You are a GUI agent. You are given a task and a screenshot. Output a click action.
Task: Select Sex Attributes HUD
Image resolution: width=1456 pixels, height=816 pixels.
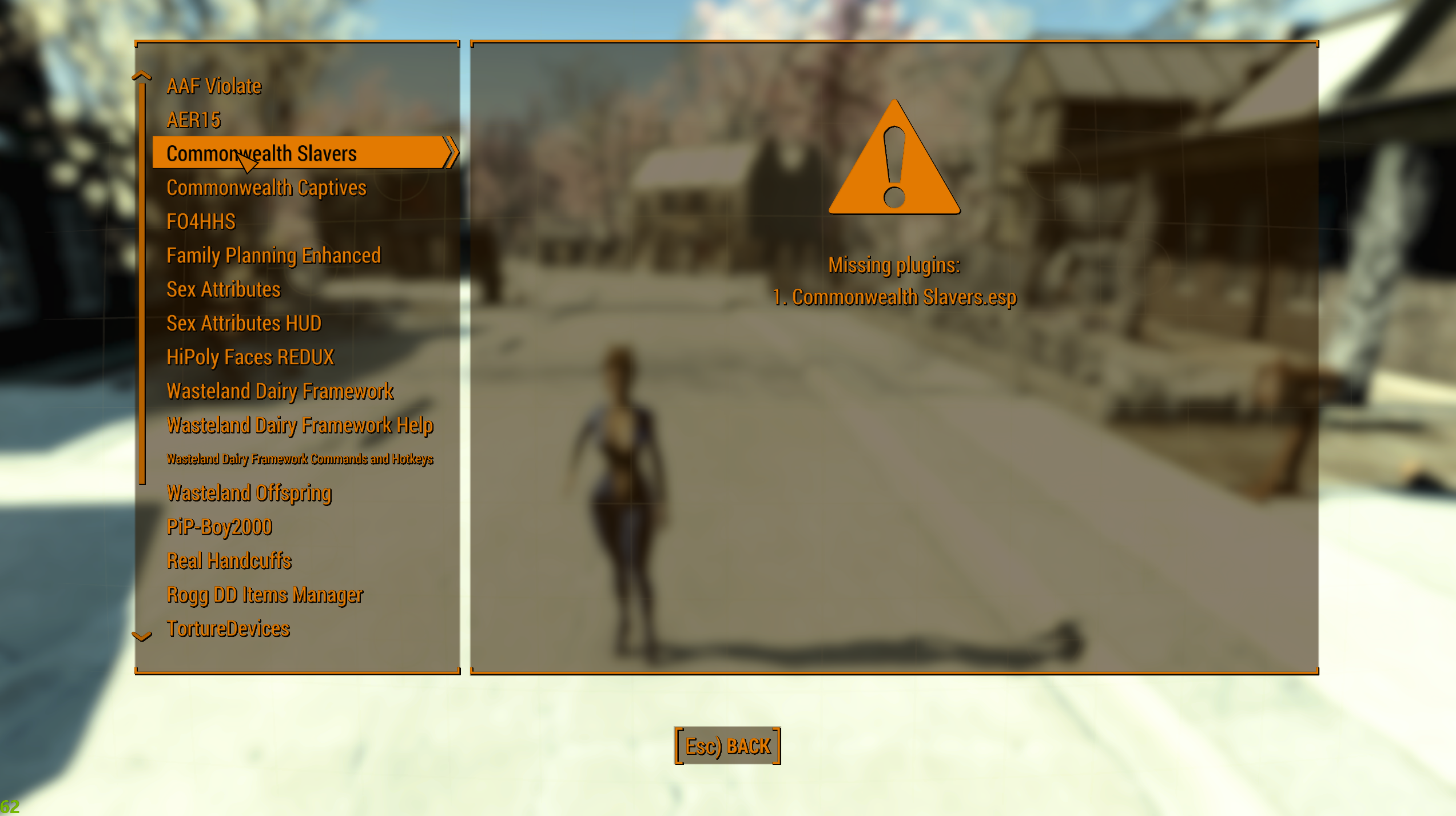point(244,323)
